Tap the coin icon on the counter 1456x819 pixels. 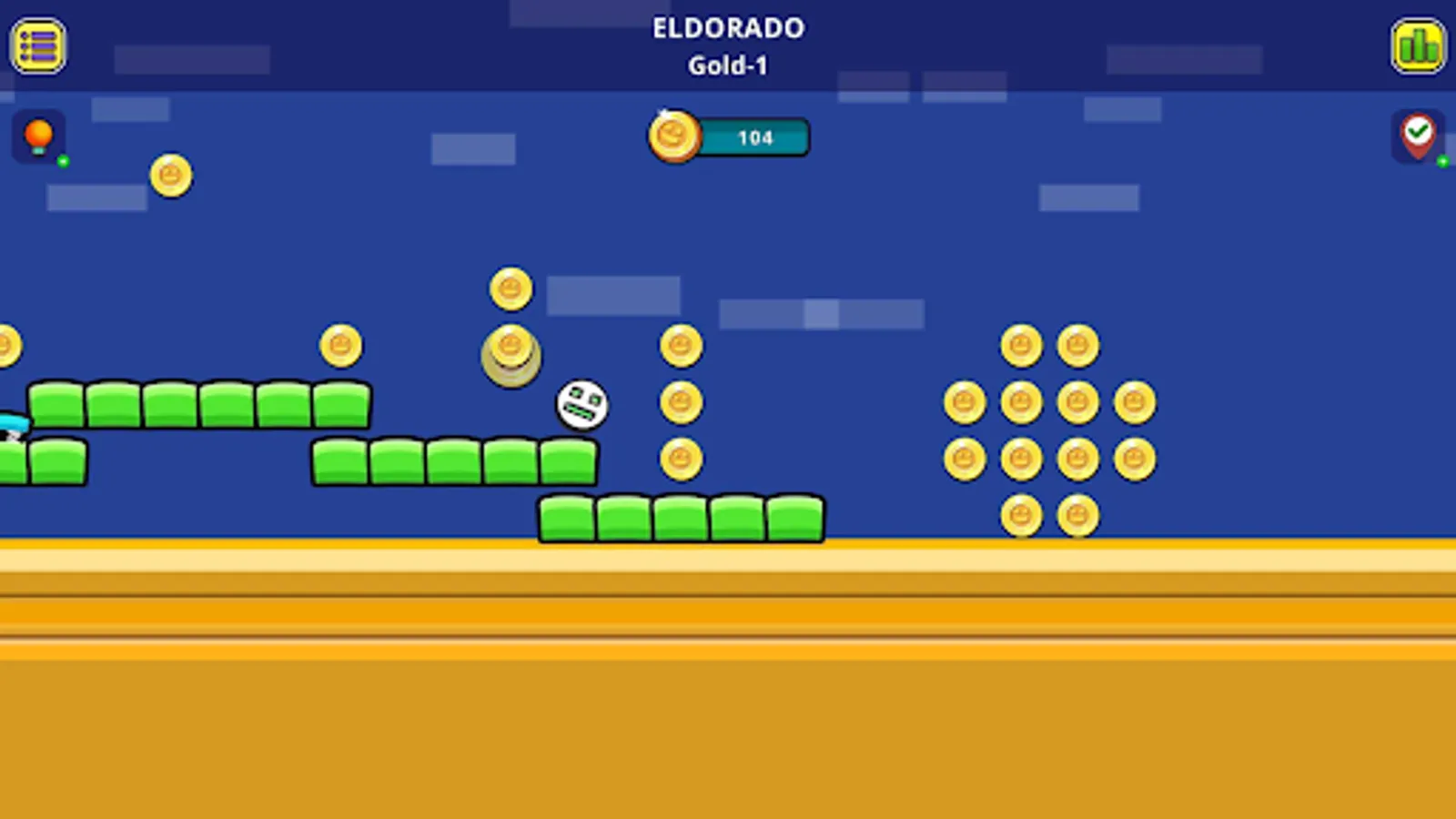point(672,137)
